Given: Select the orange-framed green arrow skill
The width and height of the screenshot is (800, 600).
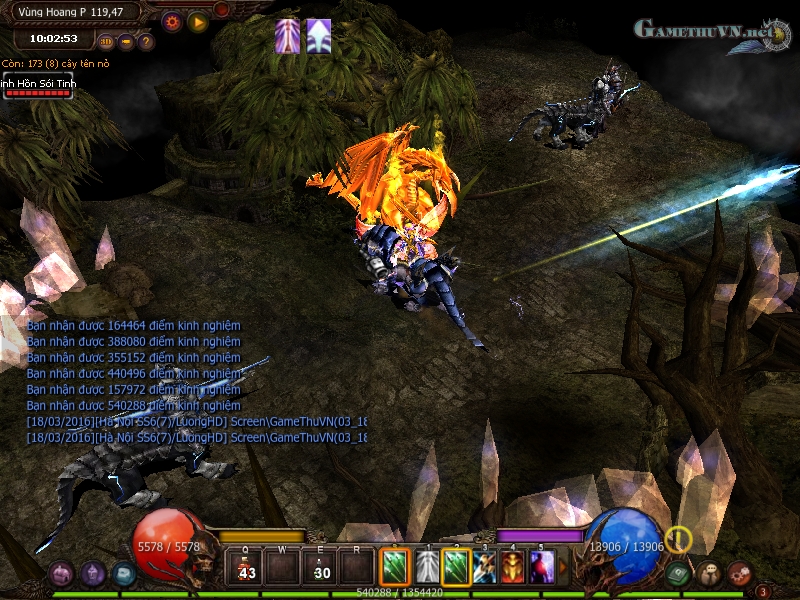Looking at the screenshot, I should pyautogui.click(x=396, y=568).
